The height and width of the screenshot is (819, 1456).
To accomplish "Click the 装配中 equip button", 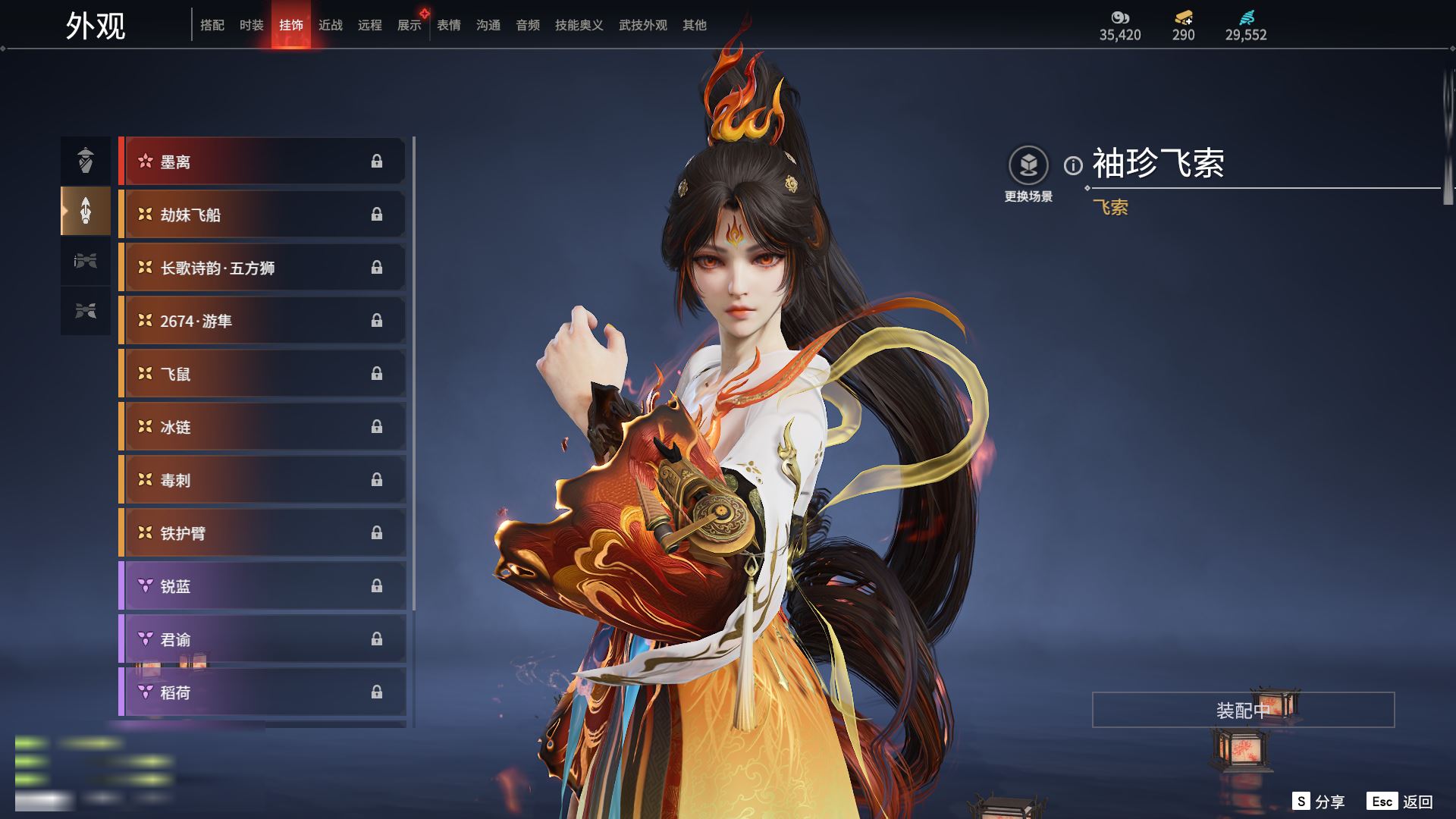I will [x=1243, y=710].
